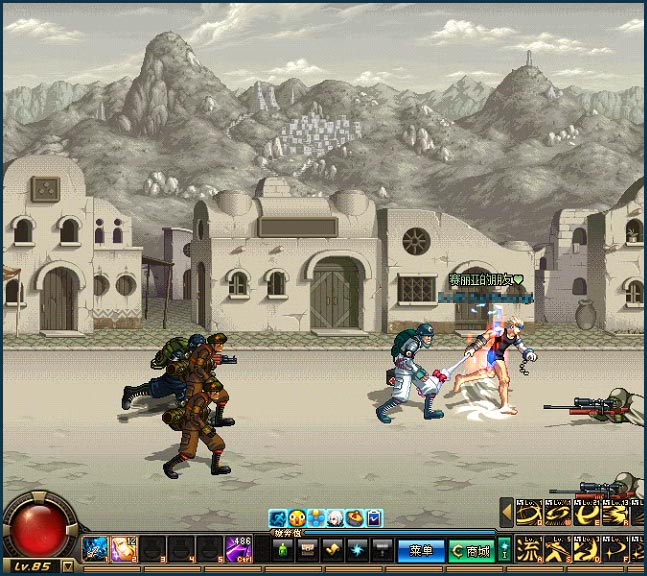Click the blue swirl star menu icon
This screenshot has height=576, width=647.
[x=357, y=549]
